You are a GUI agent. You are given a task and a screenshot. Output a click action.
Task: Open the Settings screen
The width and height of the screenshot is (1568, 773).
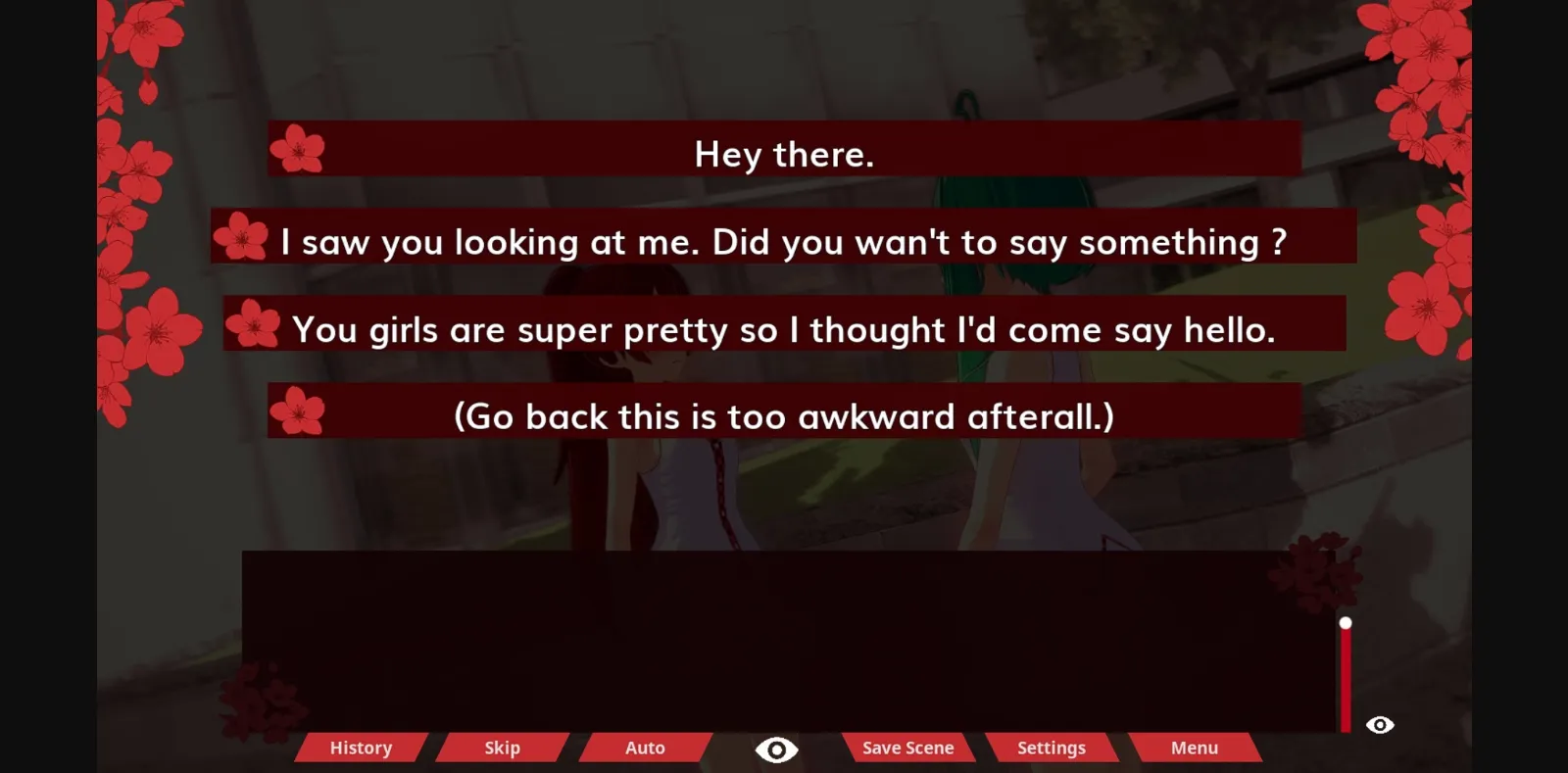[1051, 748]
